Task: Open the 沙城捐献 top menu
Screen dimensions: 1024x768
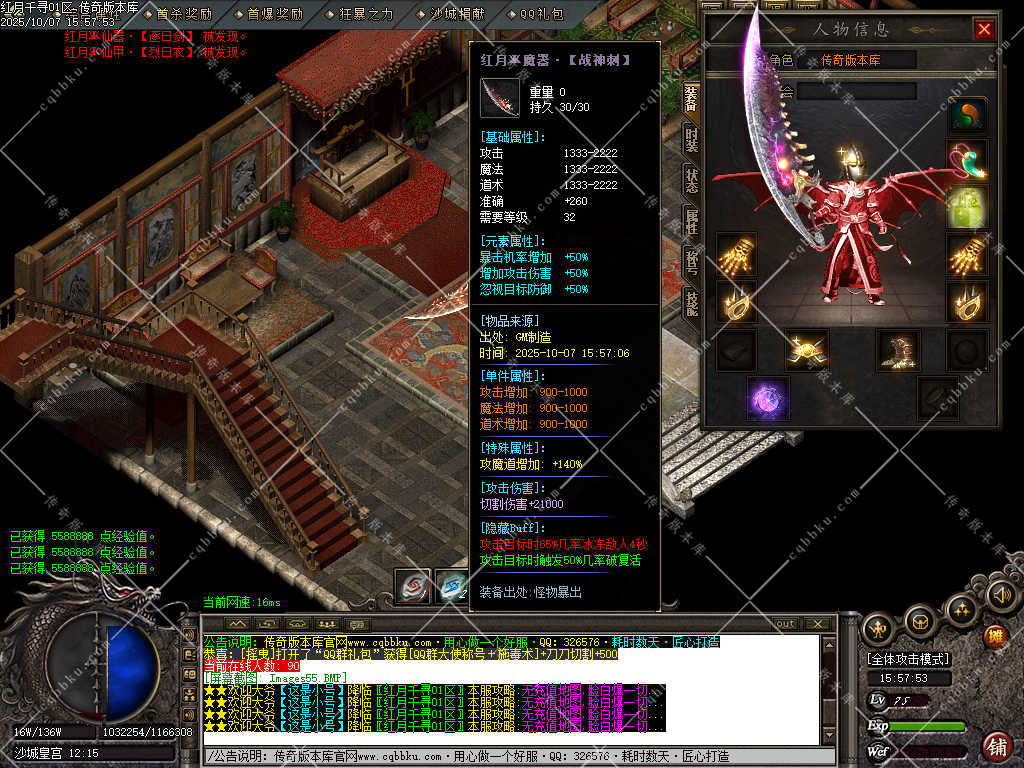Action: (x=457, y=14)
